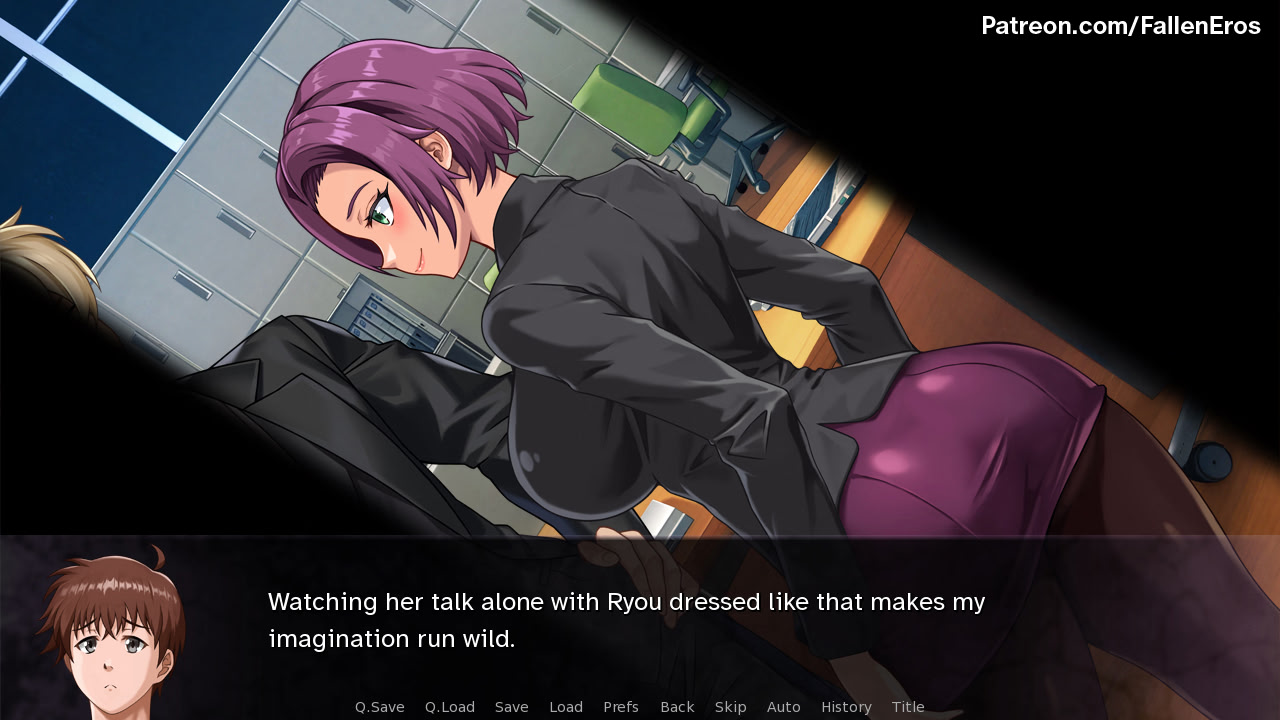The height and width of the screenshot is (720, 1280).
Task: Quick save using the Q.Save option
Action: pos(379,706)
